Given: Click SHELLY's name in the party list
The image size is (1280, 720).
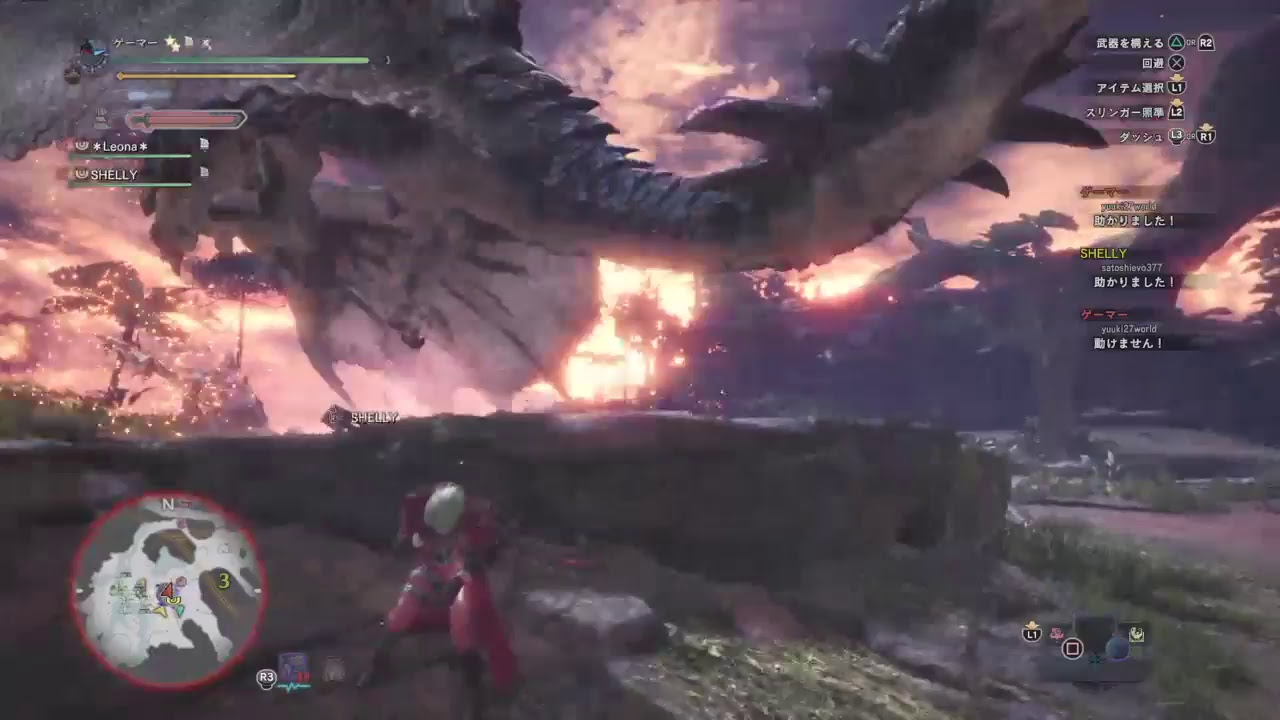Looking at the screenshot, I should tap(115, 173).
